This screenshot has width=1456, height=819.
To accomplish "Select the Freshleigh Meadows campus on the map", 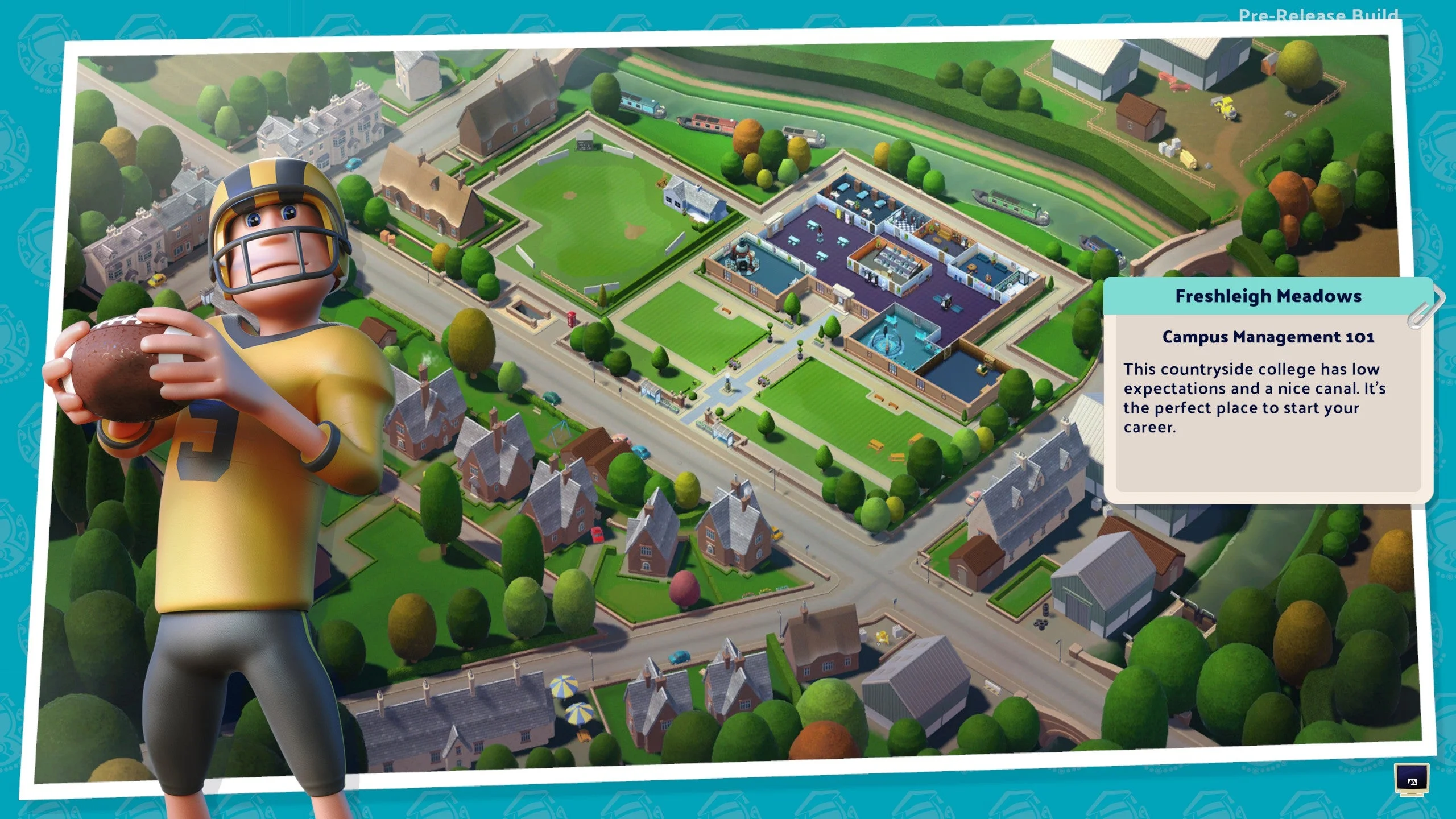I will 882,256.
